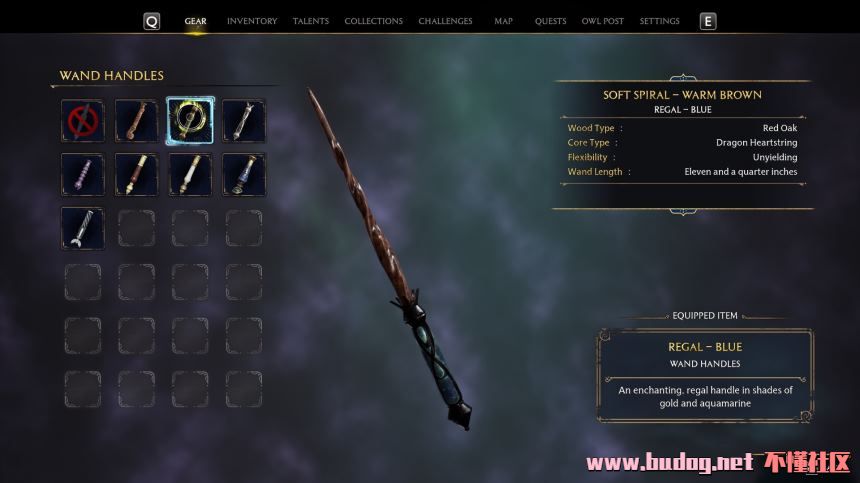Select the no-handle option with red crossed circle
Image resolution: width=860 pixels, height=483 pixels.
(x=82, y=120)
